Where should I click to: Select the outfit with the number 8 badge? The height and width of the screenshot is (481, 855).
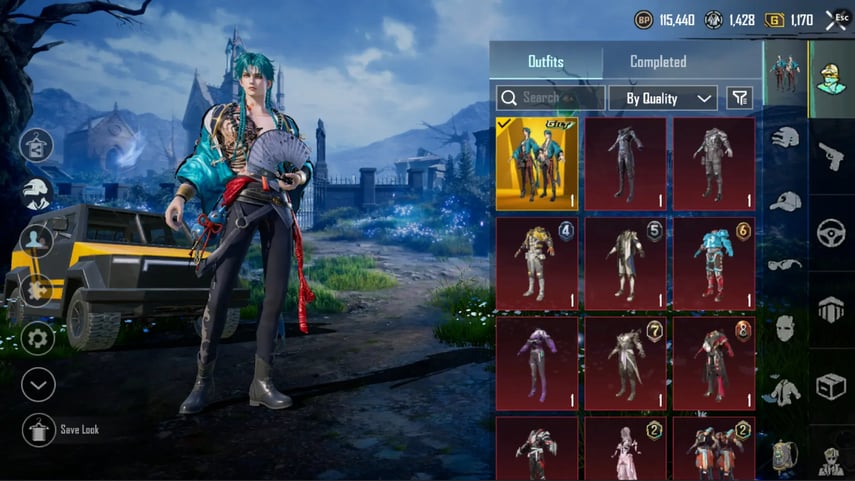click(714, 364)
